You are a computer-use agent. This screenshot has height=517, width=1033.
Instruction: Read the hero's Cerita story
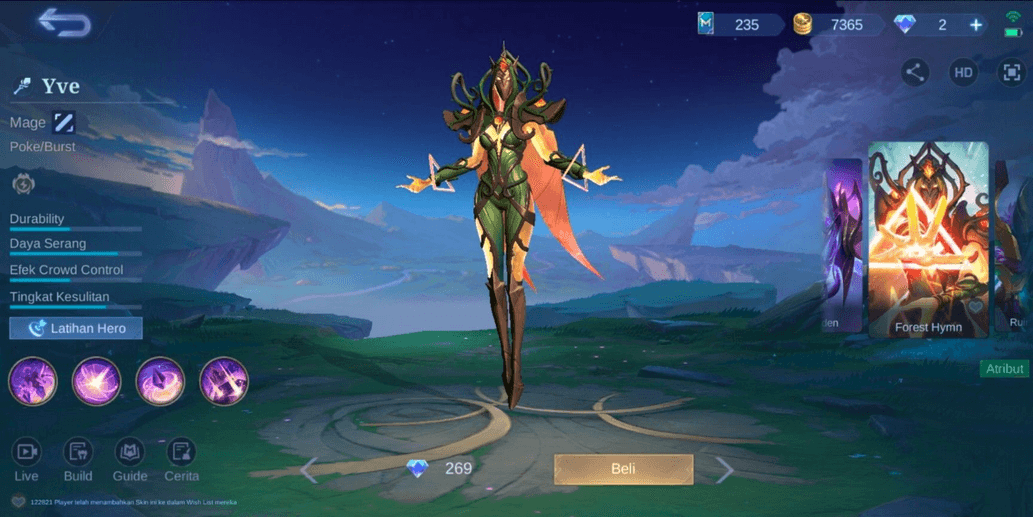(x=181, y=459)
